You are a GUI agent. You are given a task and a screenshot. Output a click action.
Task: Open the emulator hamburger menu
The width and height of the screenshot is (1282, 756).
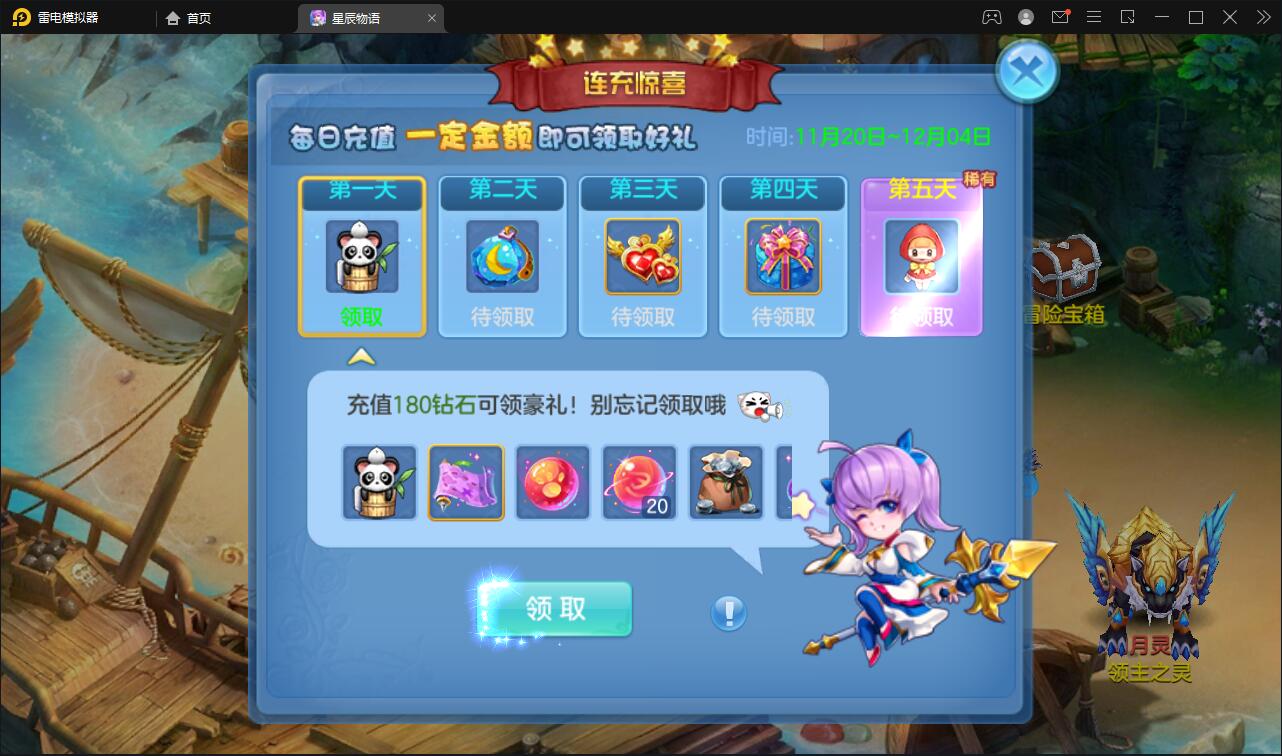[1094, 16]
